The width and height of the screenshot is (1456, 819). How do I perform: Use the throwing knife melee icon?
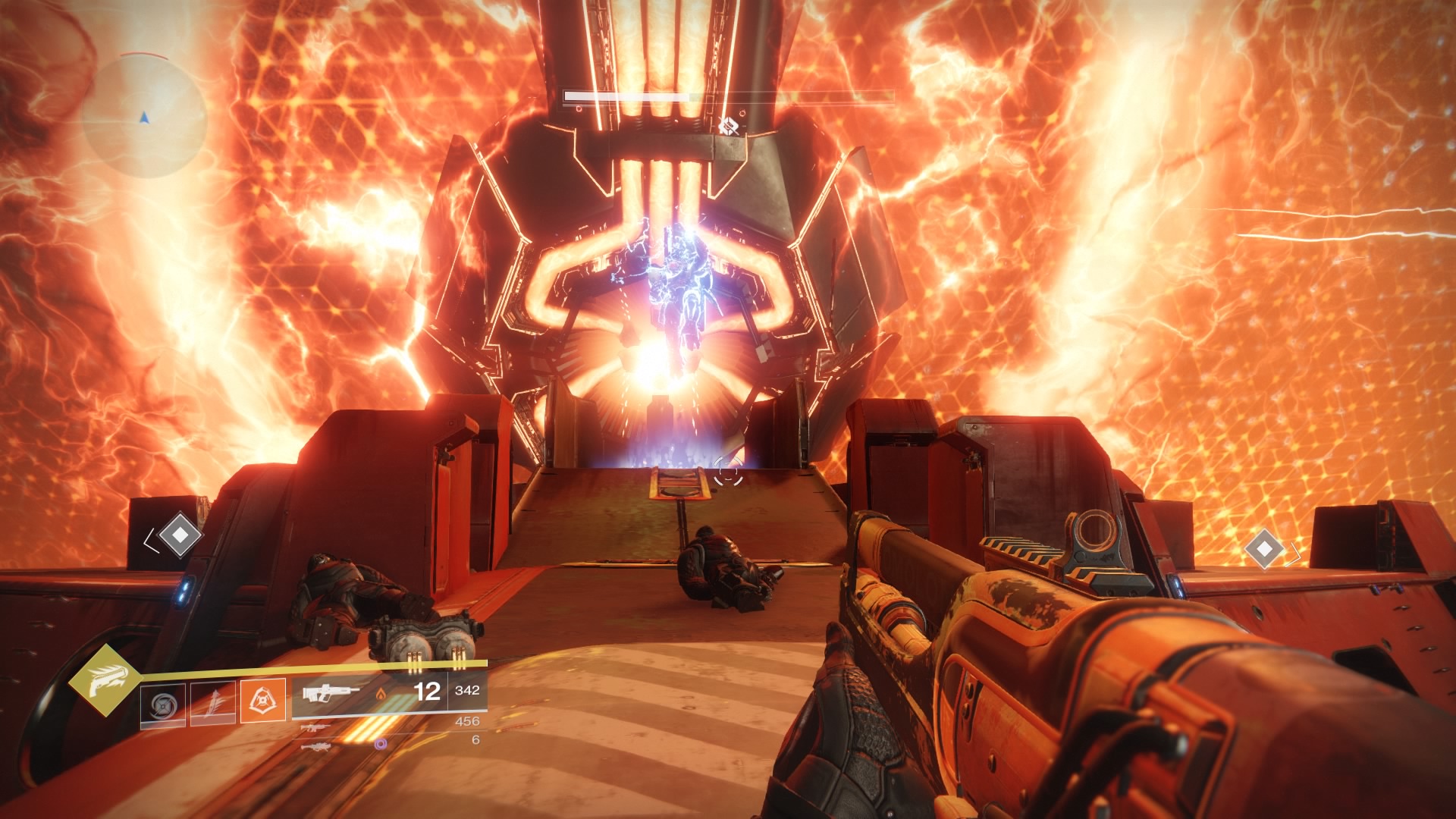point(213,704)
